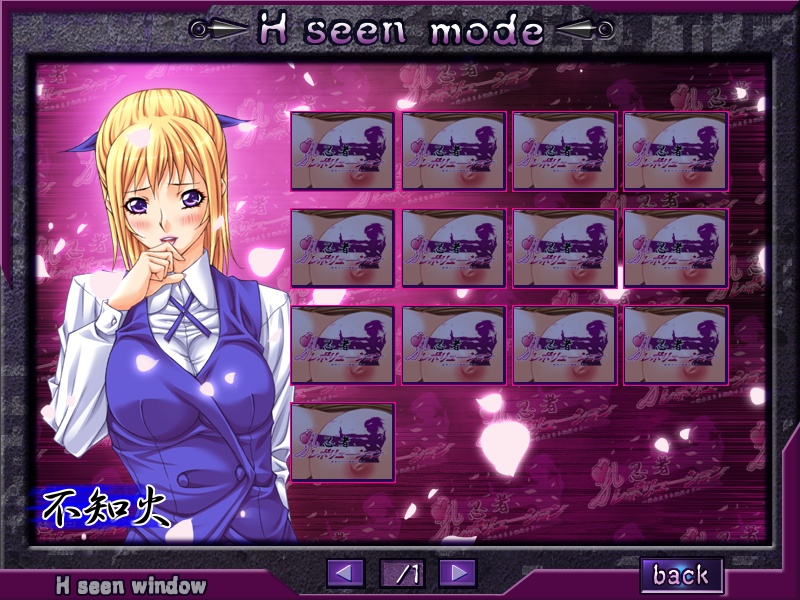Advance to the next page with right arrow
Image resolution: width=800 pixels, height=600 pixels.
(457, 573)
